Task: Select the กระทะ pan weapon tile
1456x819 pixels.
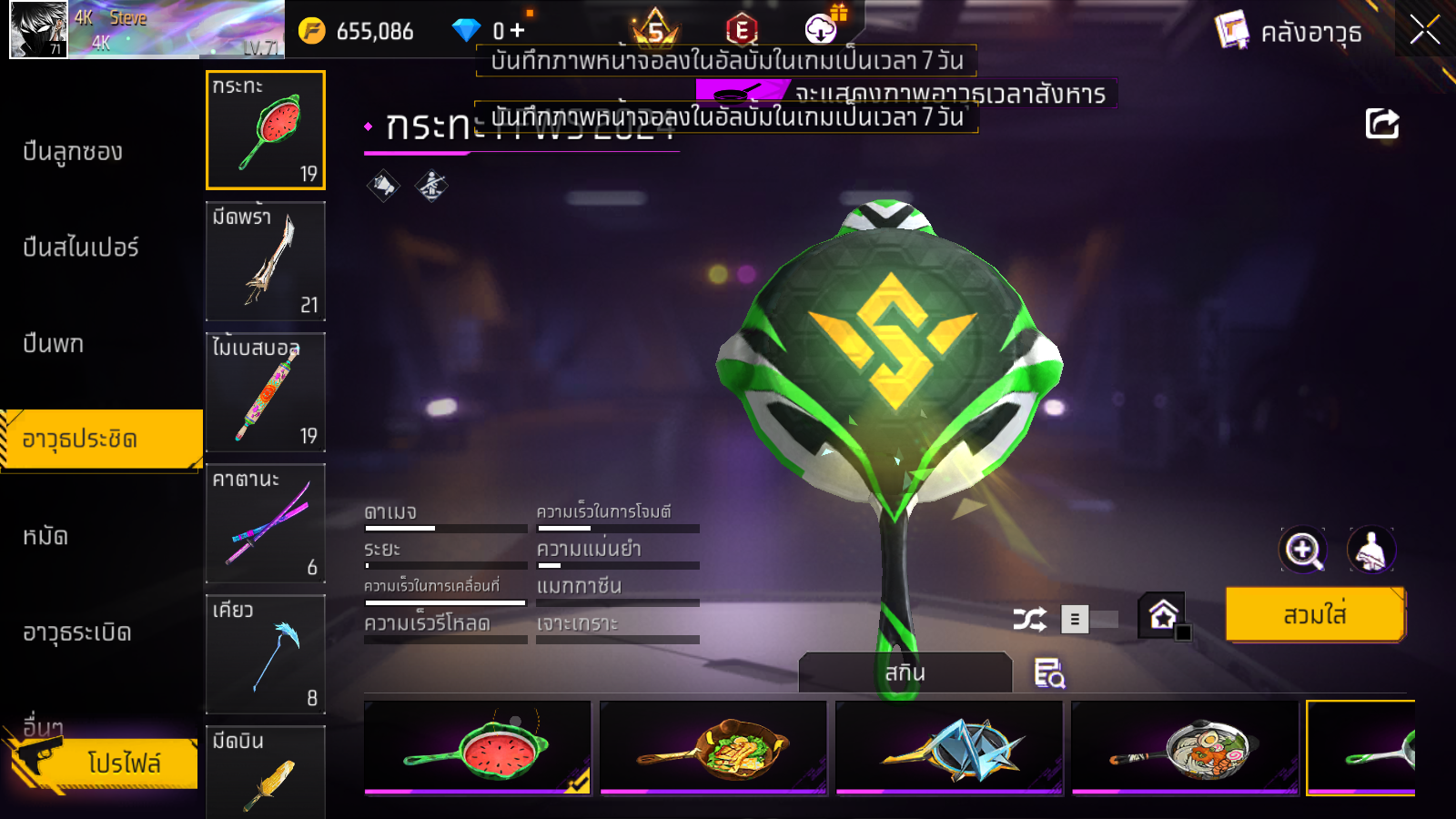Action: click(x=266, y=130)
